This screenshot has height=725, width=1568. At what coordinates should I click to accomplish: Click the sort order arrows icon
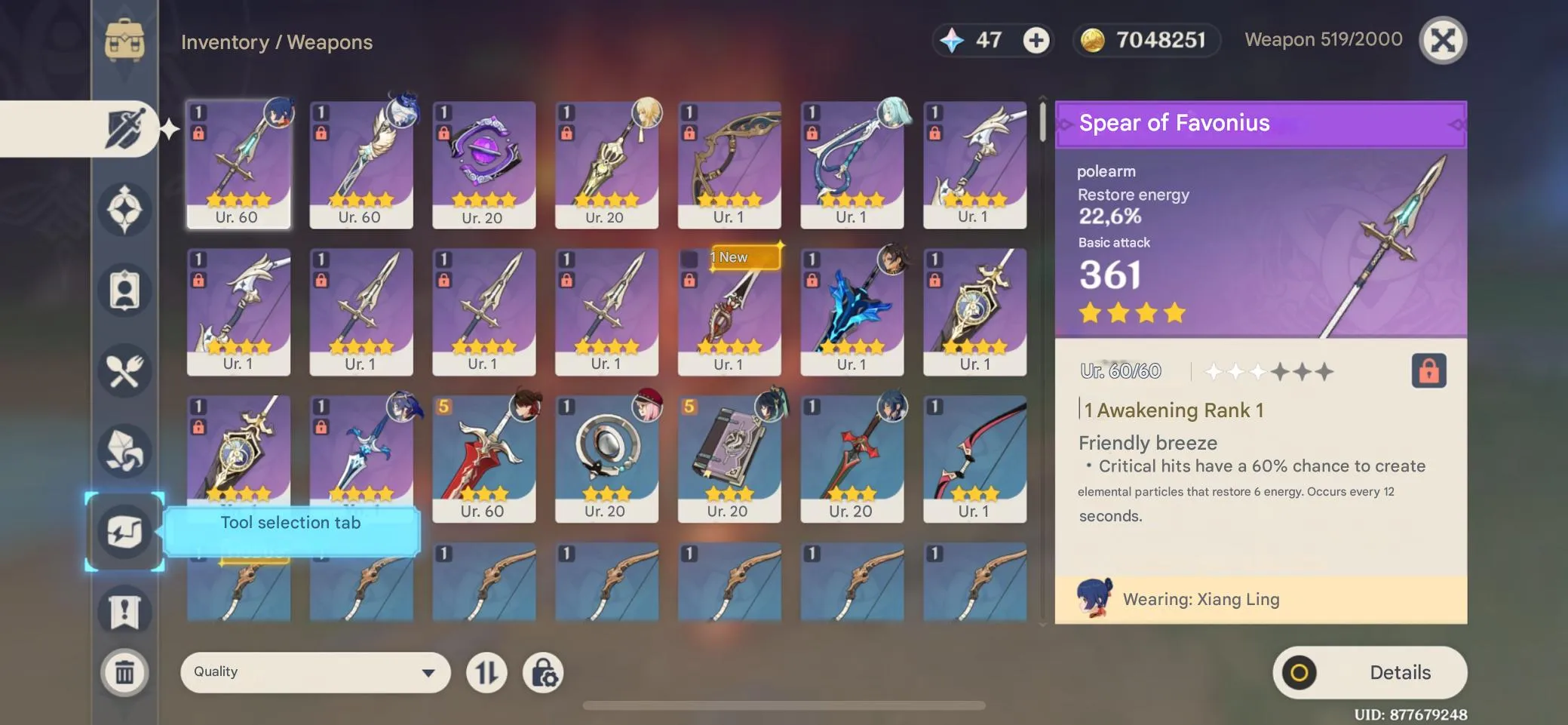coord(486,671)
